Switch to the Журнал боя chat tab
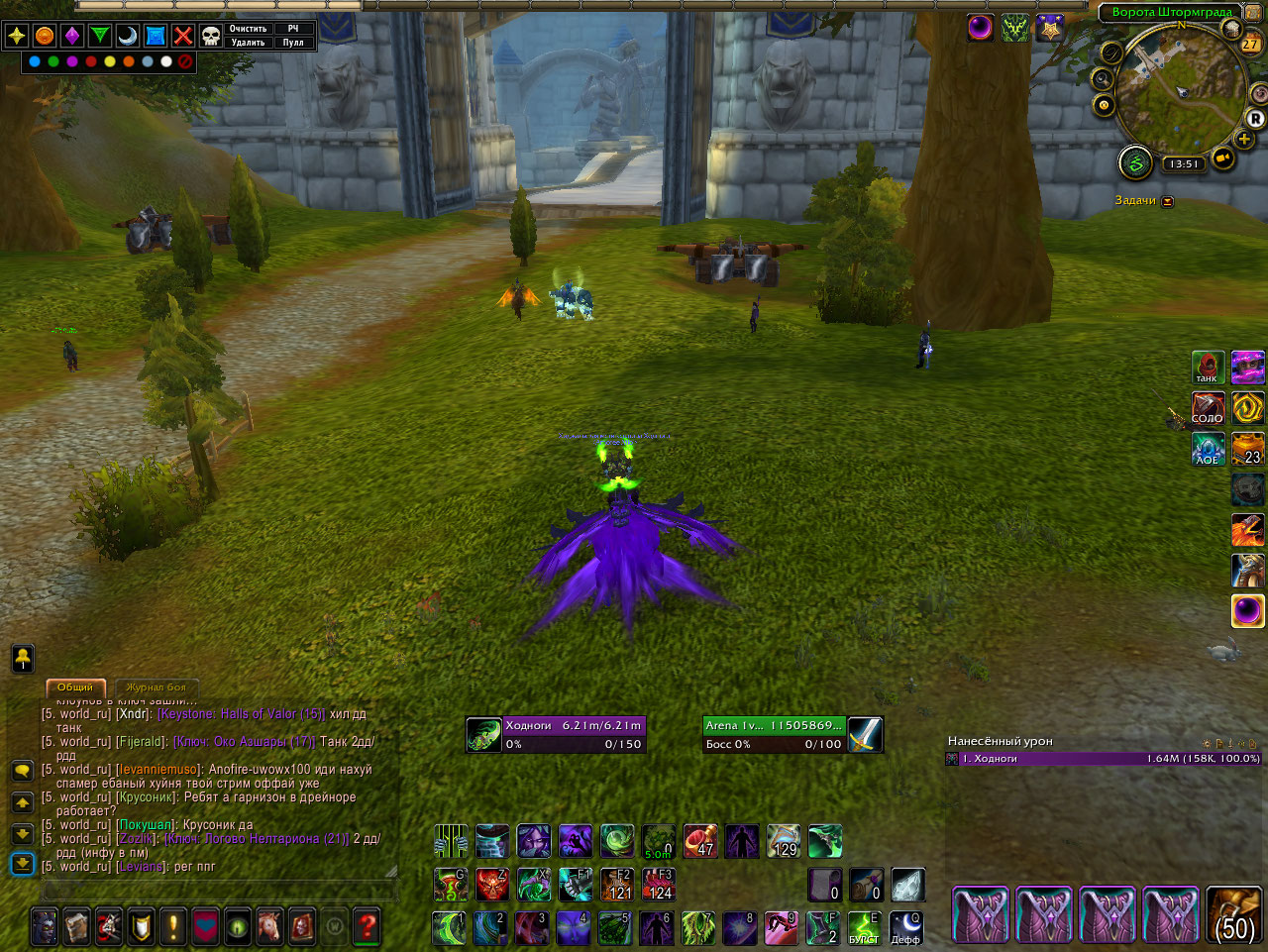The width and height of the screenshot is (1268, 952). [x=156, y=687]
